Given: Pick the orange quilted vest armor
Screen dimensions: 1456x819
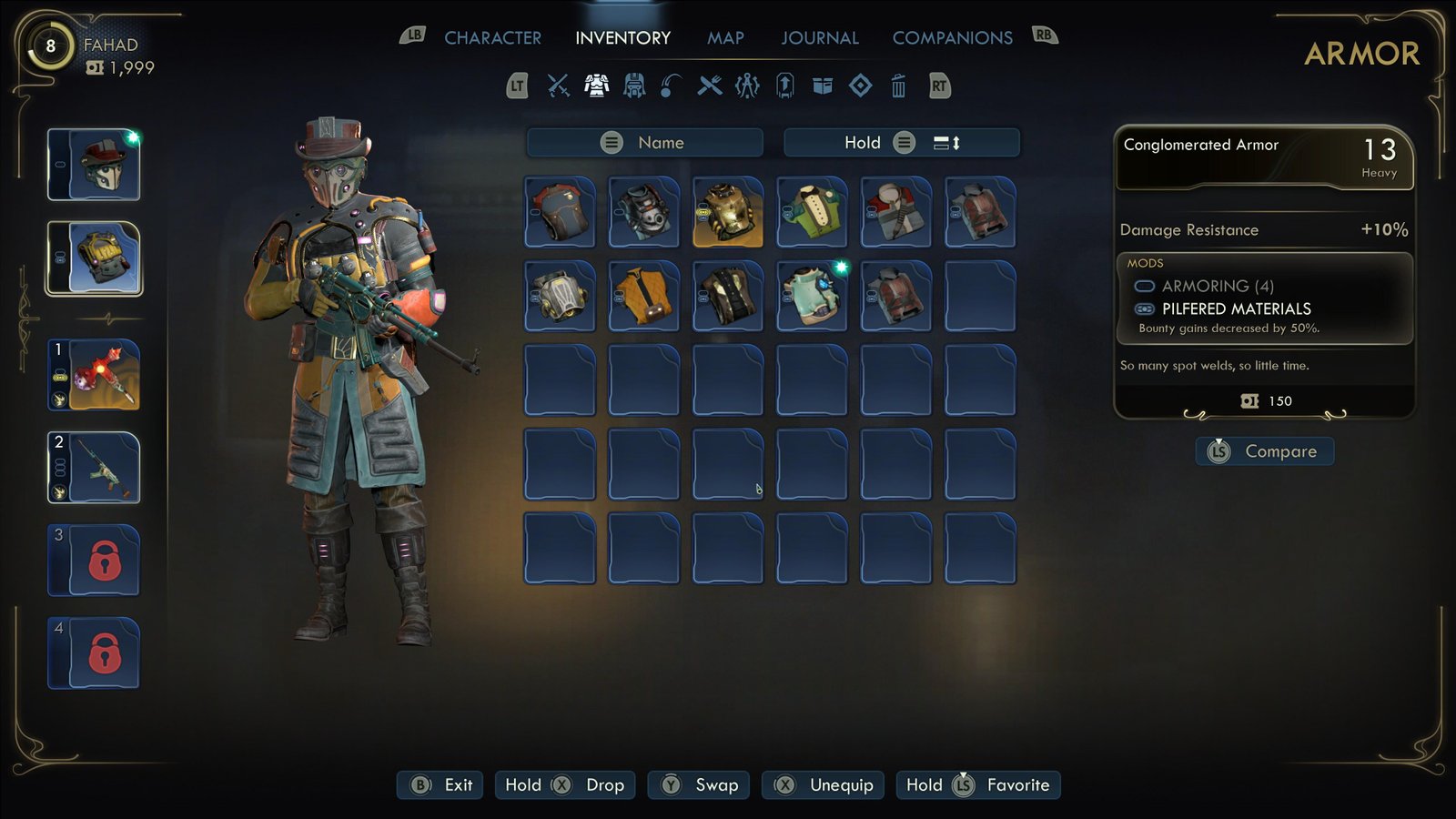Looking at the screenshot, I should point(644,296).
